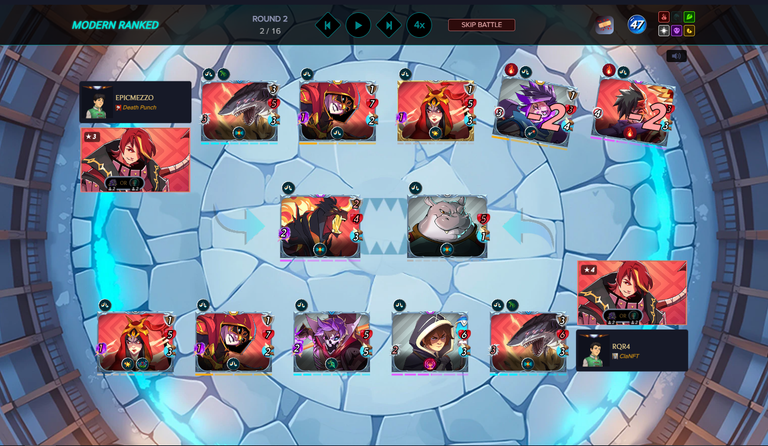Inspect RQR4's level 4 summoner card
This screenshot has height=446, width=768.
pos(632,292)
